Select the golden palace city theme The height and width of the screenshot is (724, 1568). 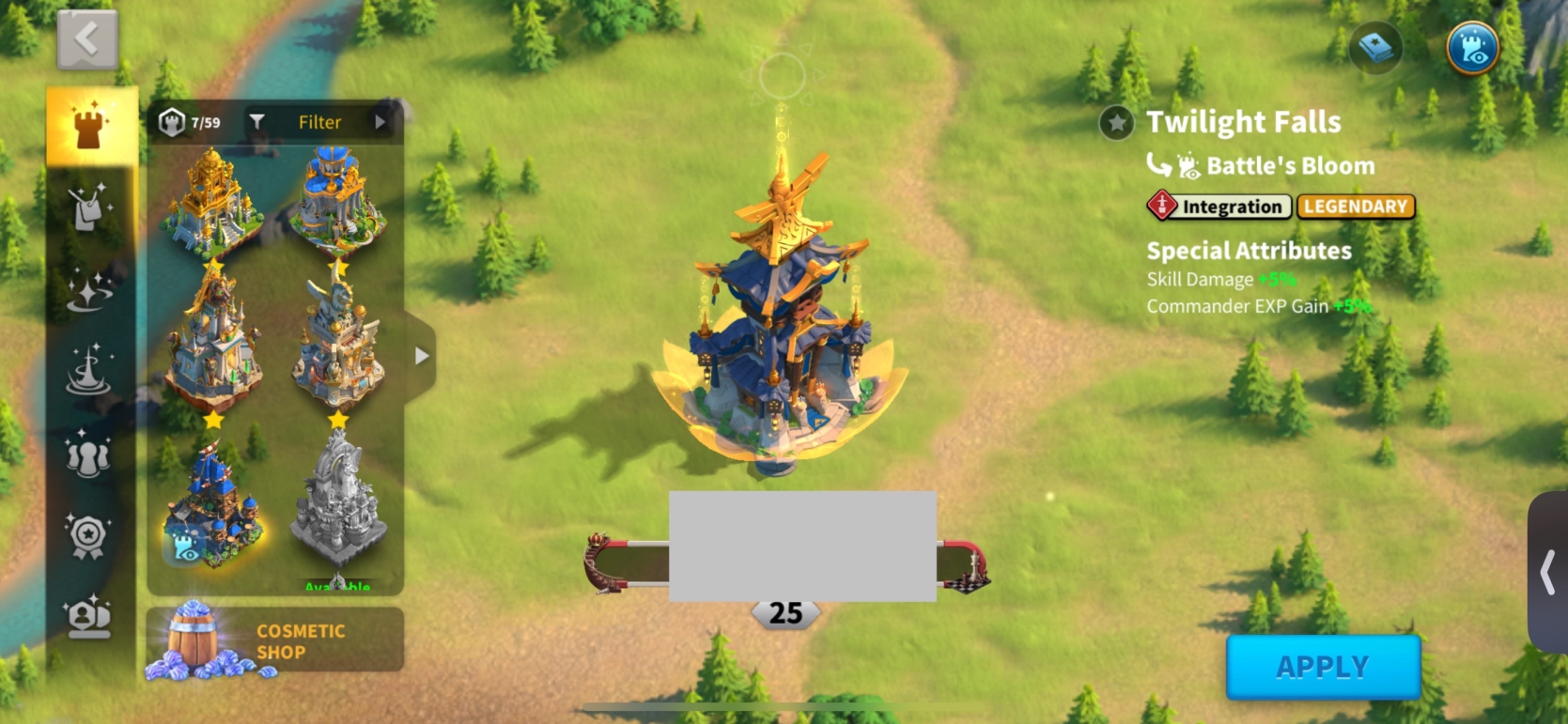(212, 201)
